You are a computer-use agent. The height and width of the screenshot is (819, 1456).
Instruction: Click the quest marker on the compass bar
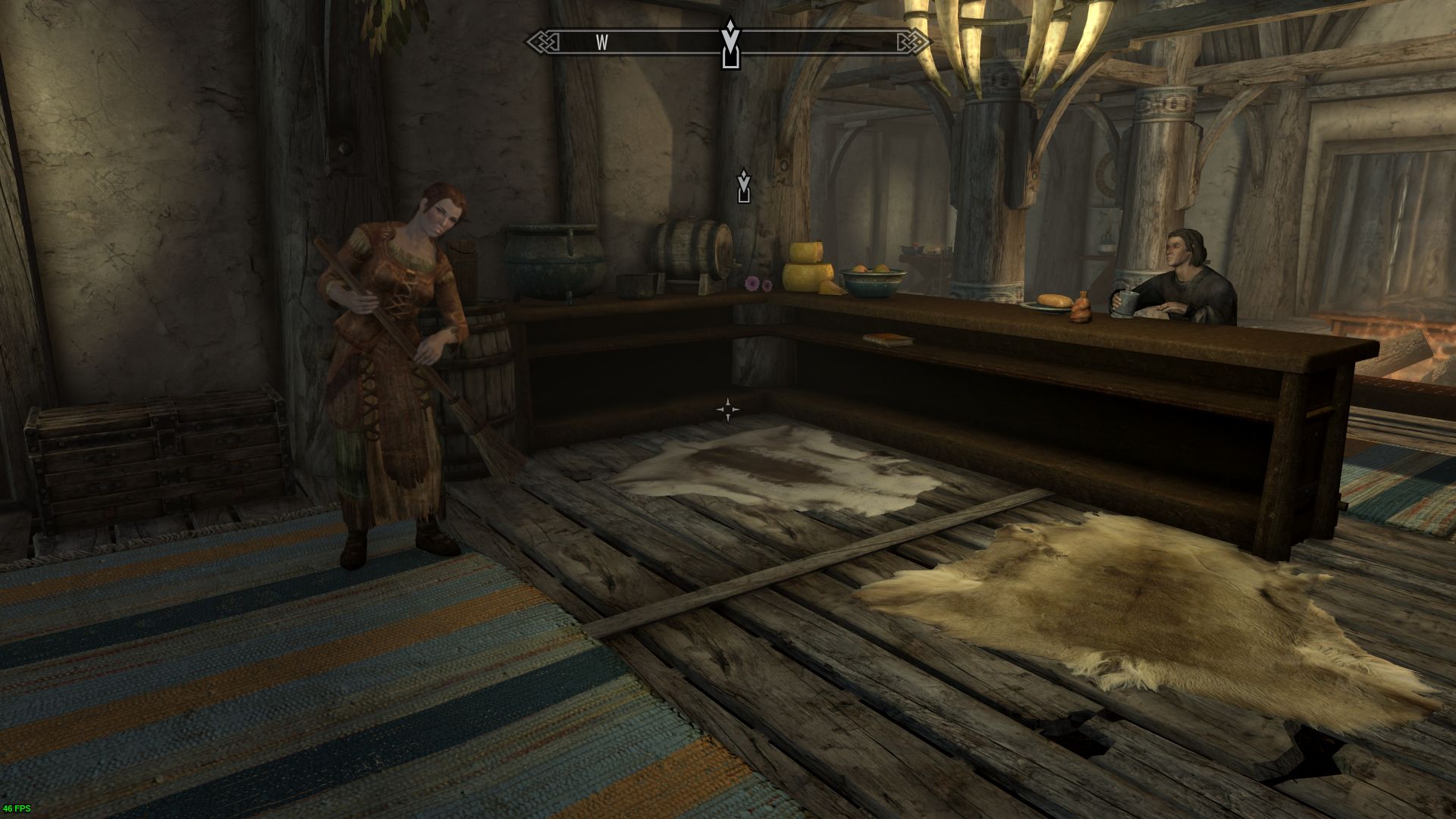coord(730,44)
